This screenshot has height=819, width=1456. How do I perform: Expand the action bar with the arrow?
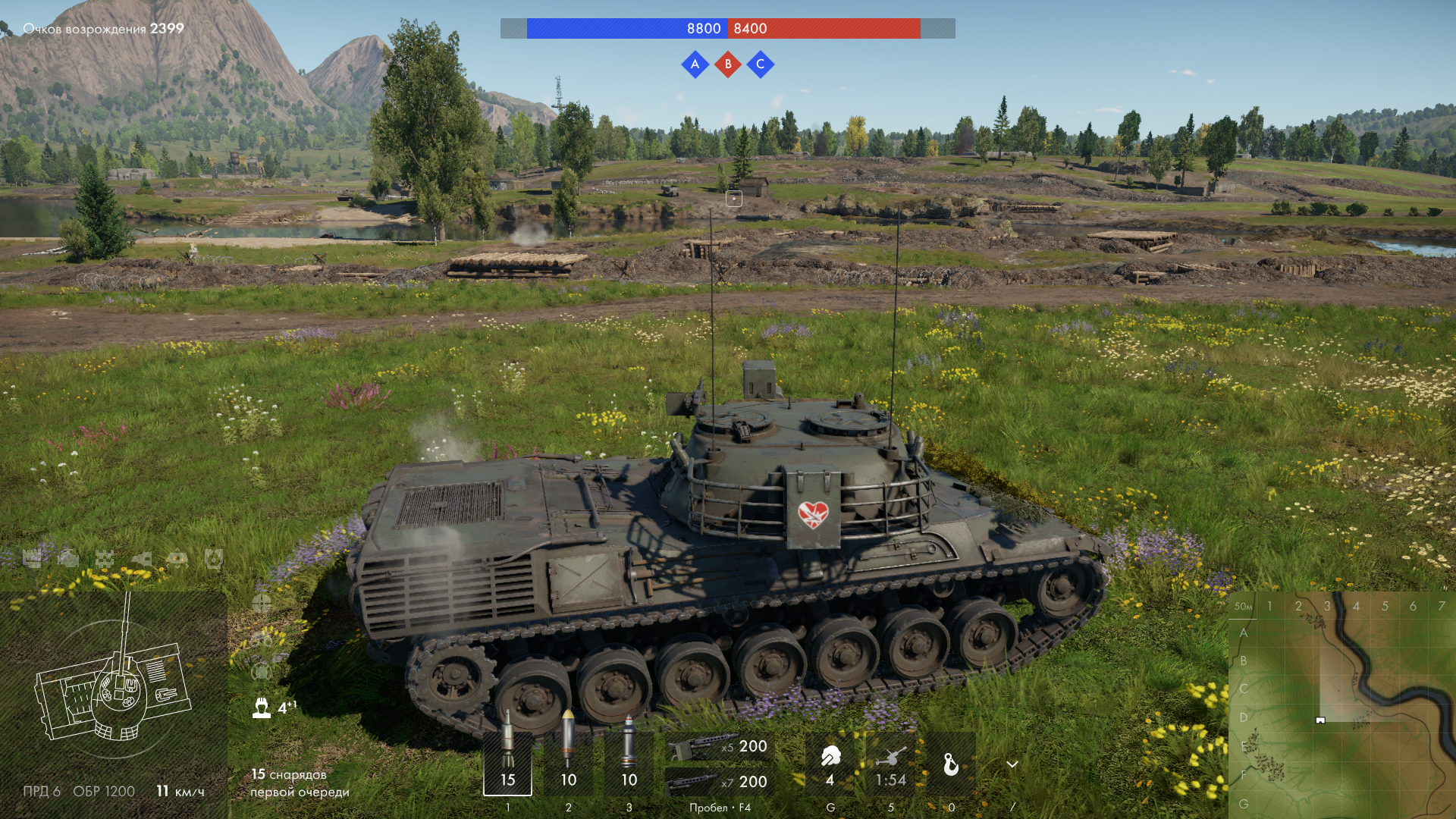pyautogui.click(x=1012, y=764)
